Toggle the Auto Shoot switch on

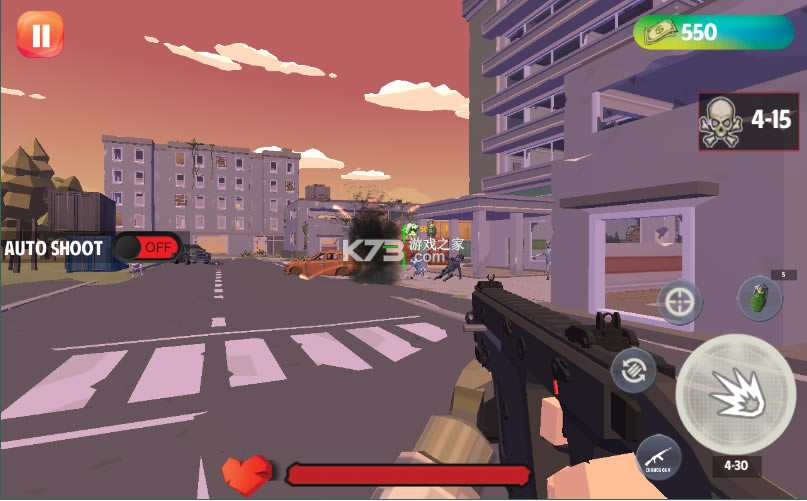pyautogui.click(x=147, y=246)
